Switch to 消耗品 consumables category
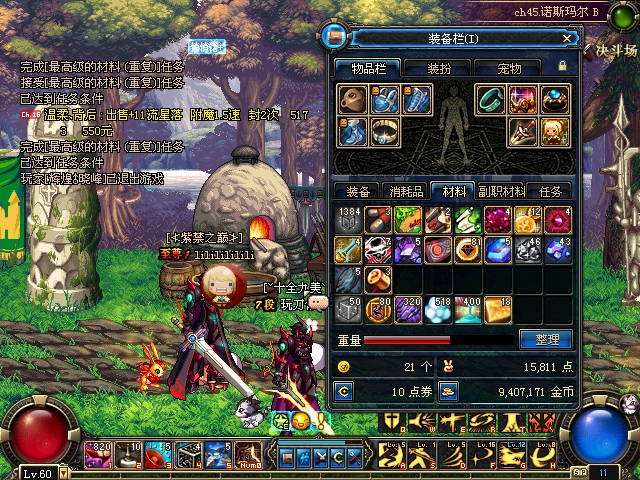 click(406, 191)
